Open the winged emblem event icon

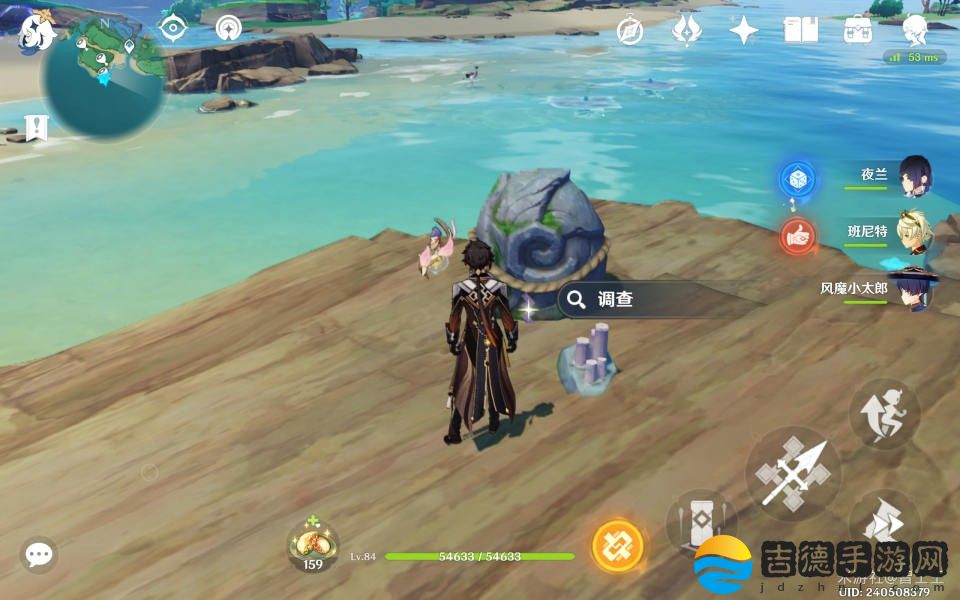686,31
